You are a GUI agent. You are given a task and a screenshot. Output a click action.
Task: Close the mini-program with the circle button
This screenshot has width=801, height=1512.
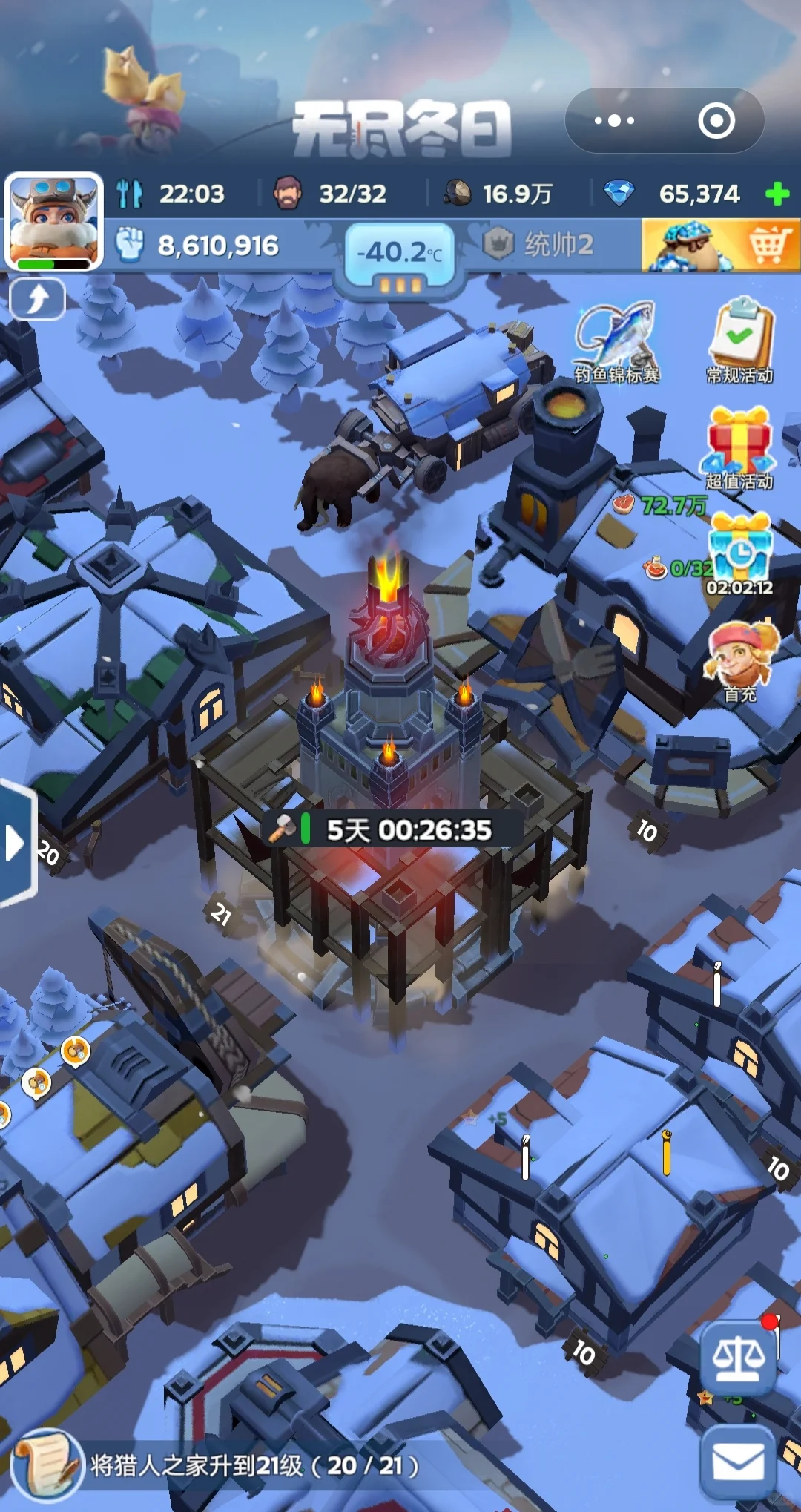716,120
